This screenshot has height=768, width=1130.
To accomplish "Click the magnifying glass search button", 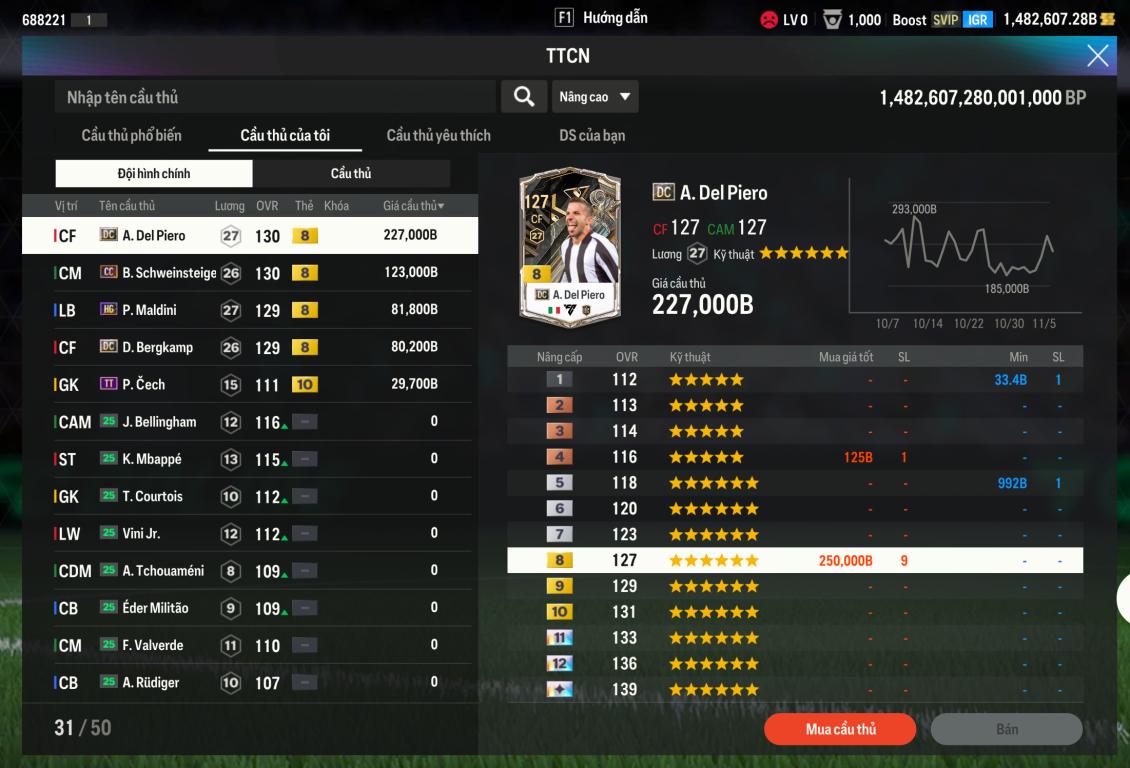I will click(x=523, y=97).
